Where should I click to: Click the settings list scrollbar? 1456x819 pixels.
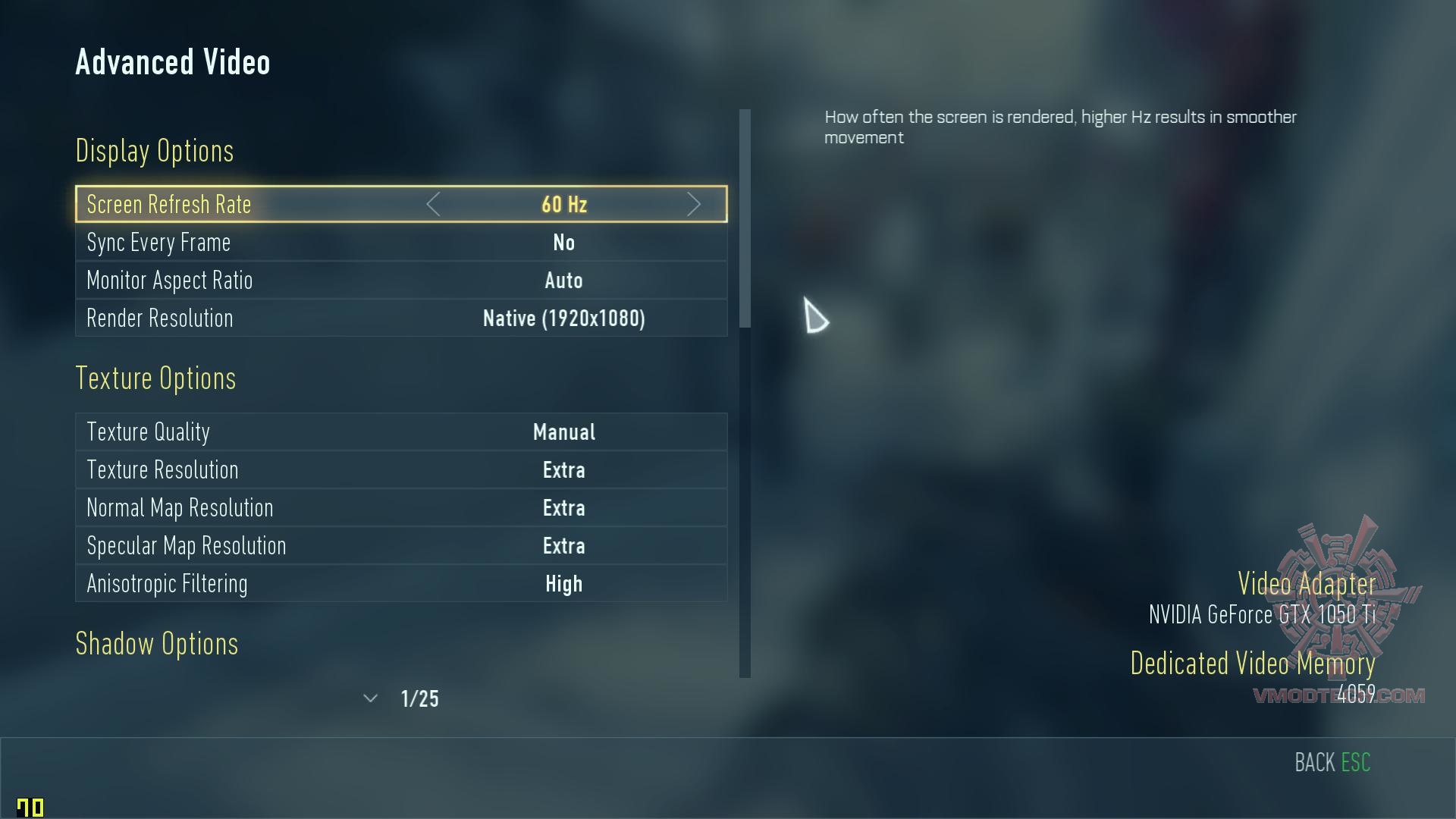point(745,220)
